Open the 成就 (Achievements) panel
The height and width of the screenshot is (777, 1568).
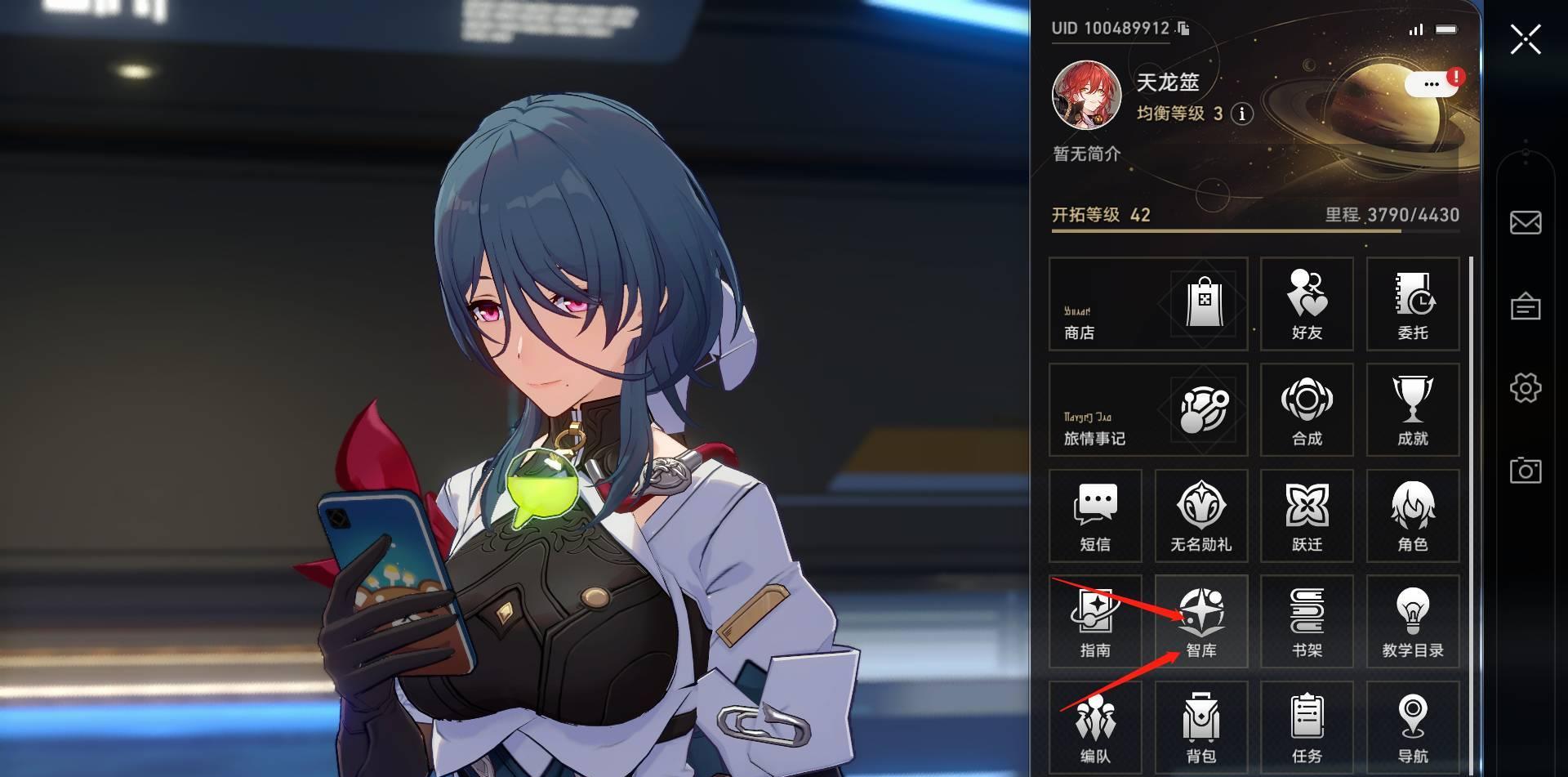click(x=1413, y=410)
